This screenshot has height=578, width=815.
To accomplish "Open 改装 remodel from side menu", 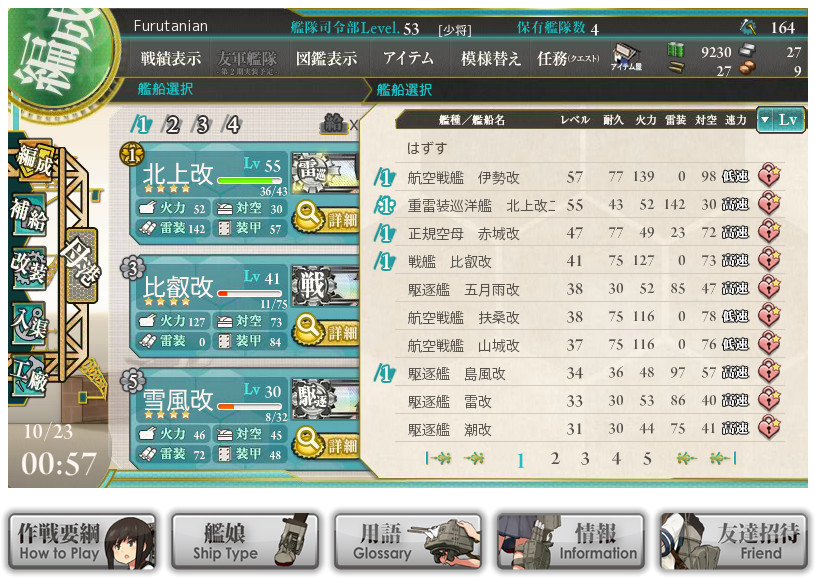I will click(30, 268).
